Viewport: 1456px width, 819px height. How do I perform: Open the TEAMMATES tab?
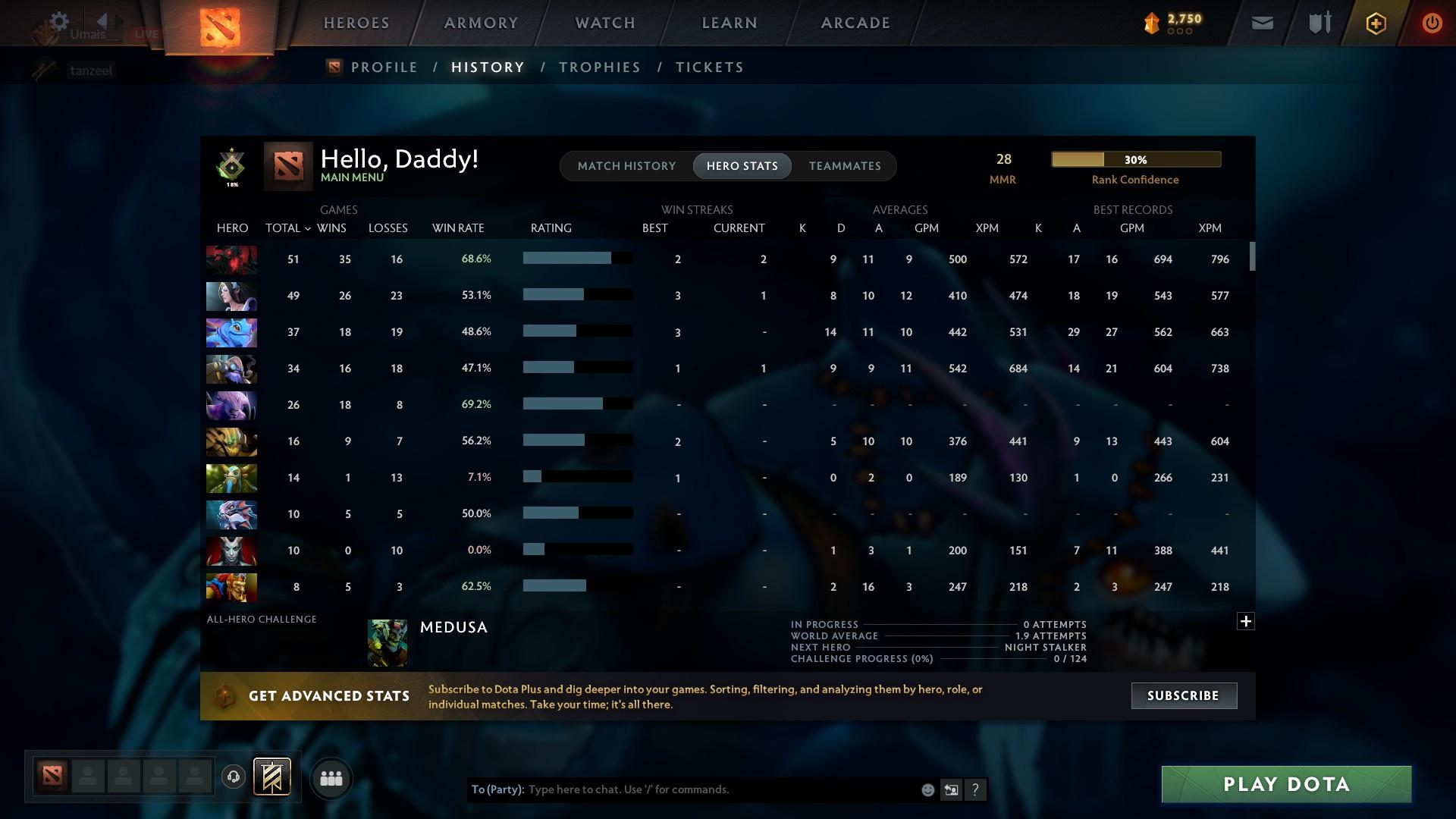pos(844,165)
